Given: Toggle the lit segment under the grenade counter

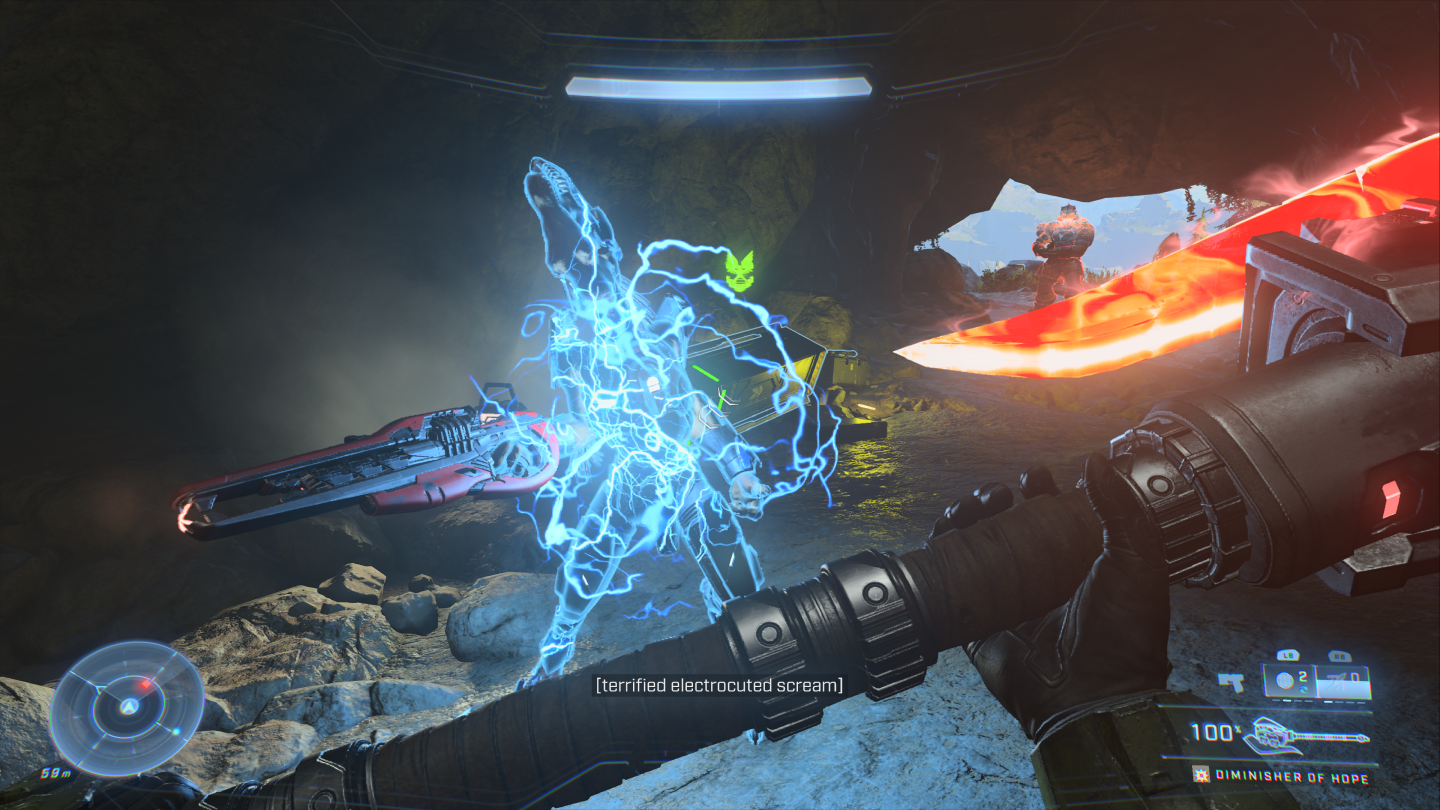Looking at the screenshot, I should coord(1287,701).
